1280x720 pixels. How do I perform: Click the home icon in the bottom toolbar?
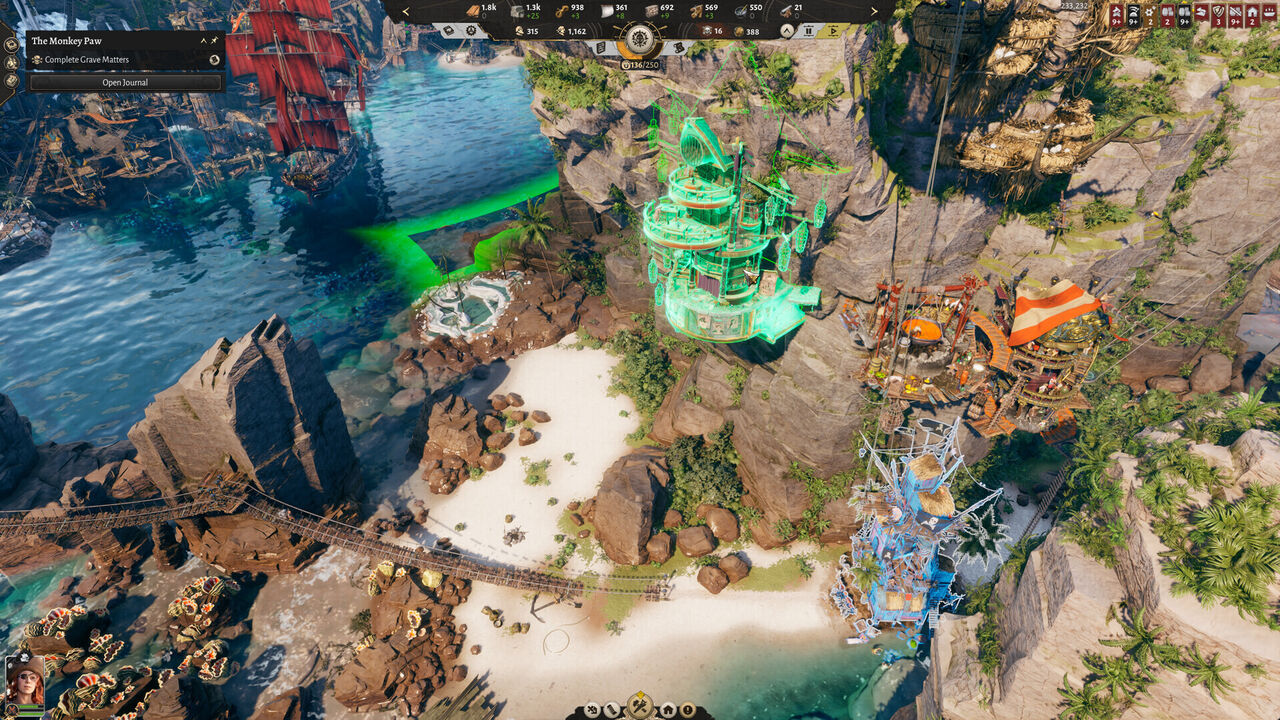667,709
